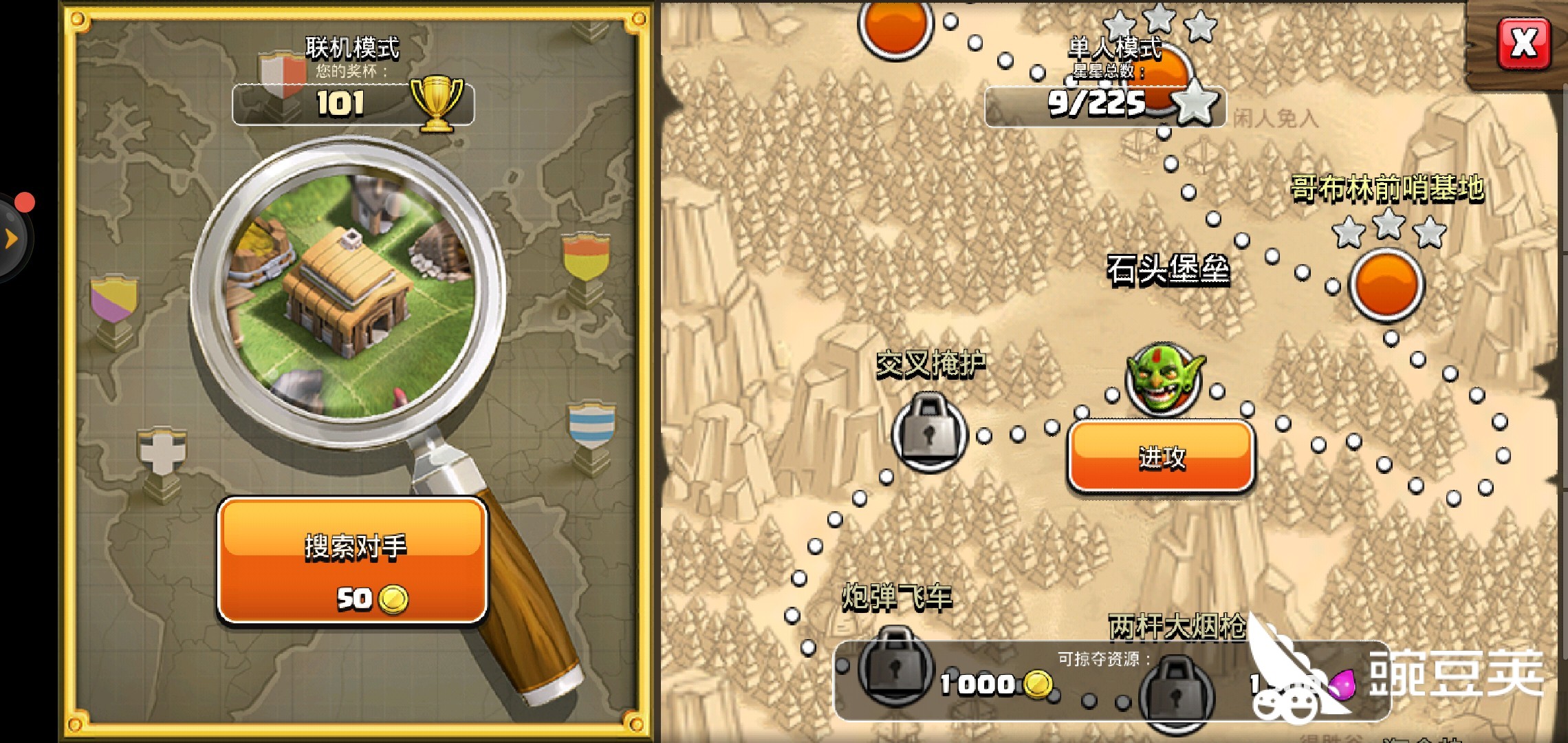
Task: Choose the goblin head level marker
Action: point(1164,378)
